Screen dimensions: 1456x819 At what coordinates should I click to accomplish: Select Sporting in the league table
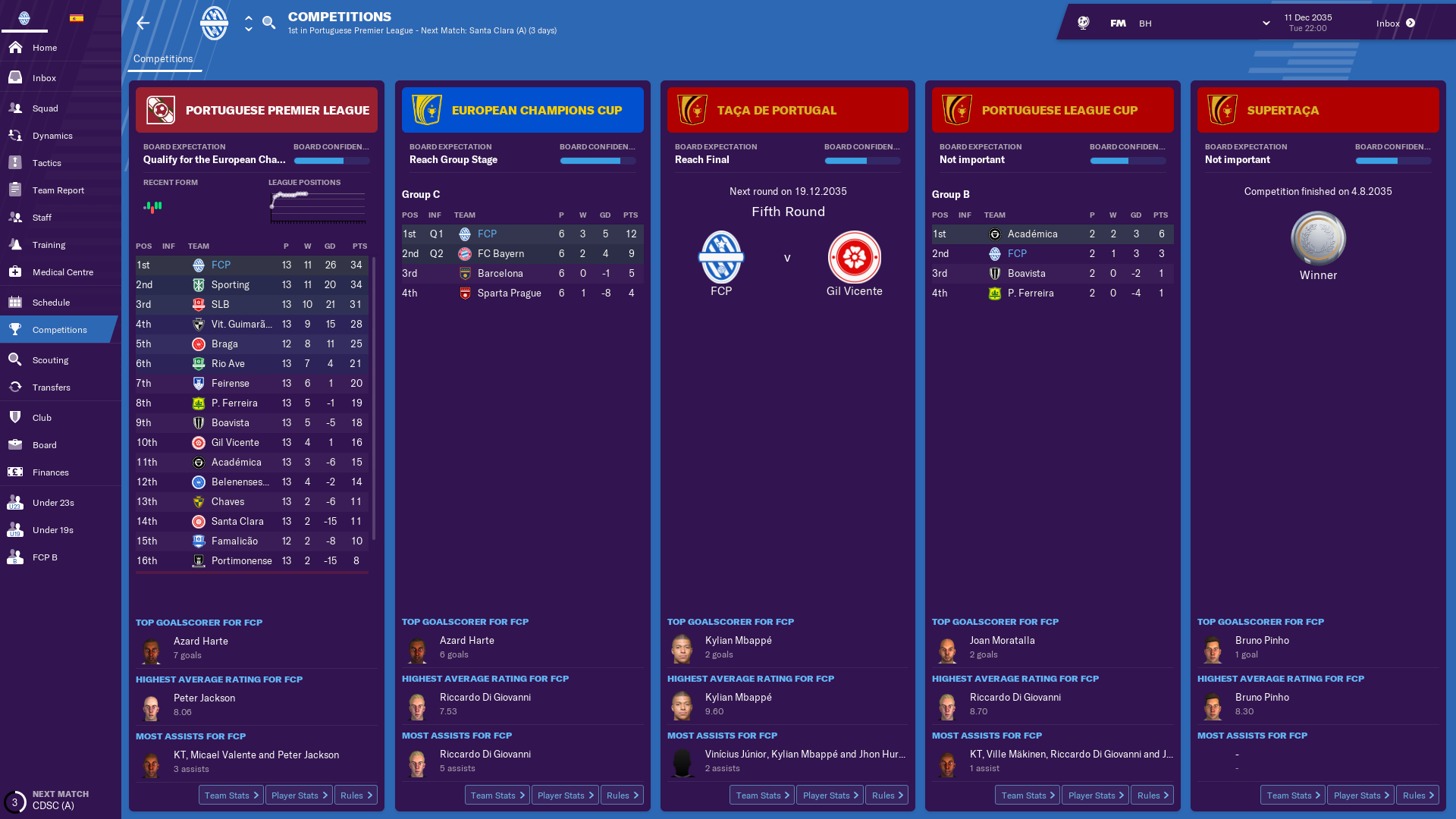click(x=231, y=285)
